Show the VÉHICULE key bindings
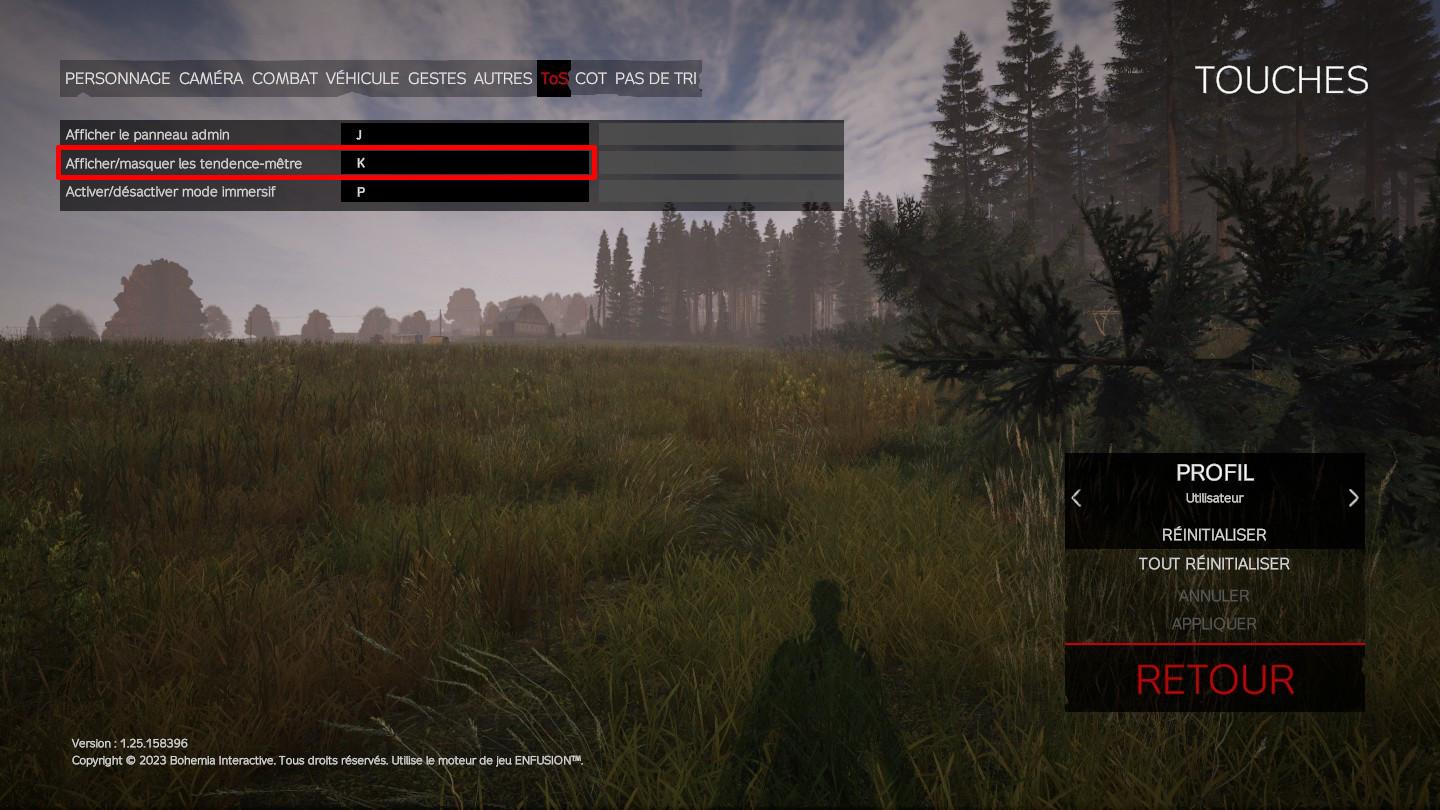 (x=362, y=78)
